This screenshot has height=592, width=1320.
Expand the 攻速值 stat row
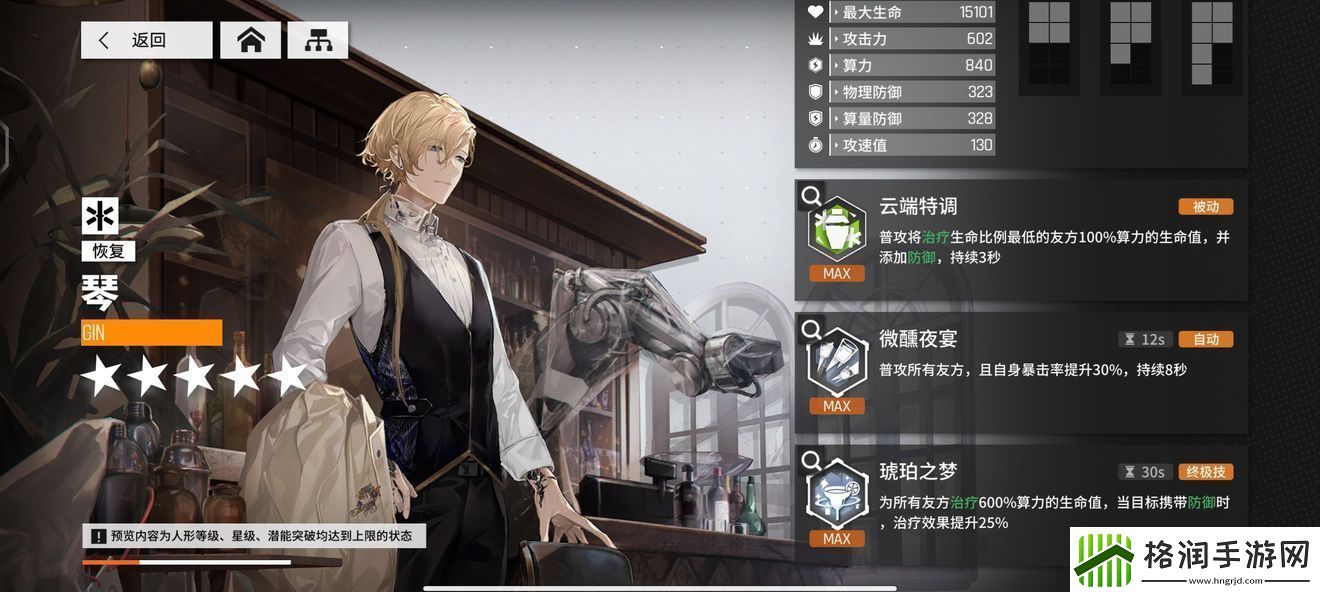(x=900, y=145)
